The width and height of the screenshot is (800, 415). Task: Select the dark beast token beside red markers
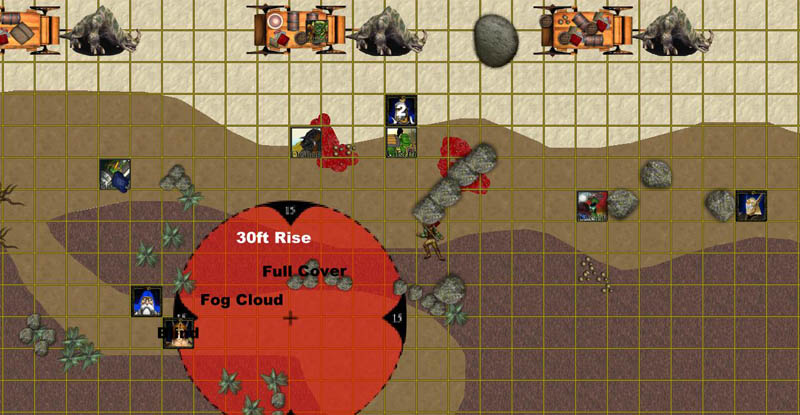(x=307, y=142)
